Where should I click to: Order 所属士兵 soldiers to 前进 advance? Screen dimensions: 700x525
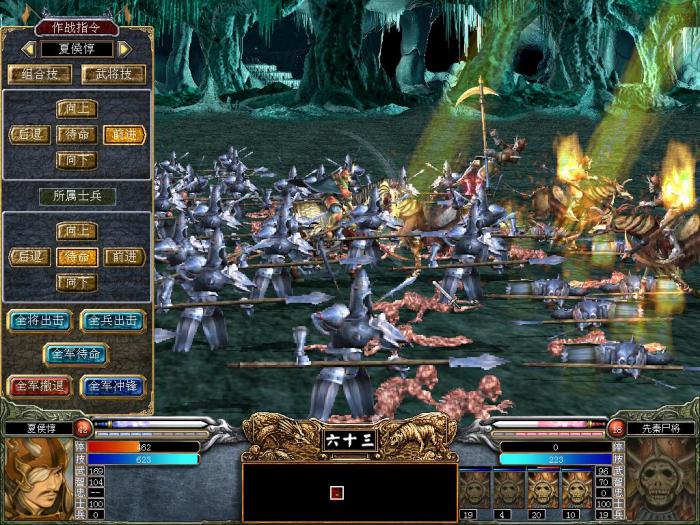click(124, 257)
